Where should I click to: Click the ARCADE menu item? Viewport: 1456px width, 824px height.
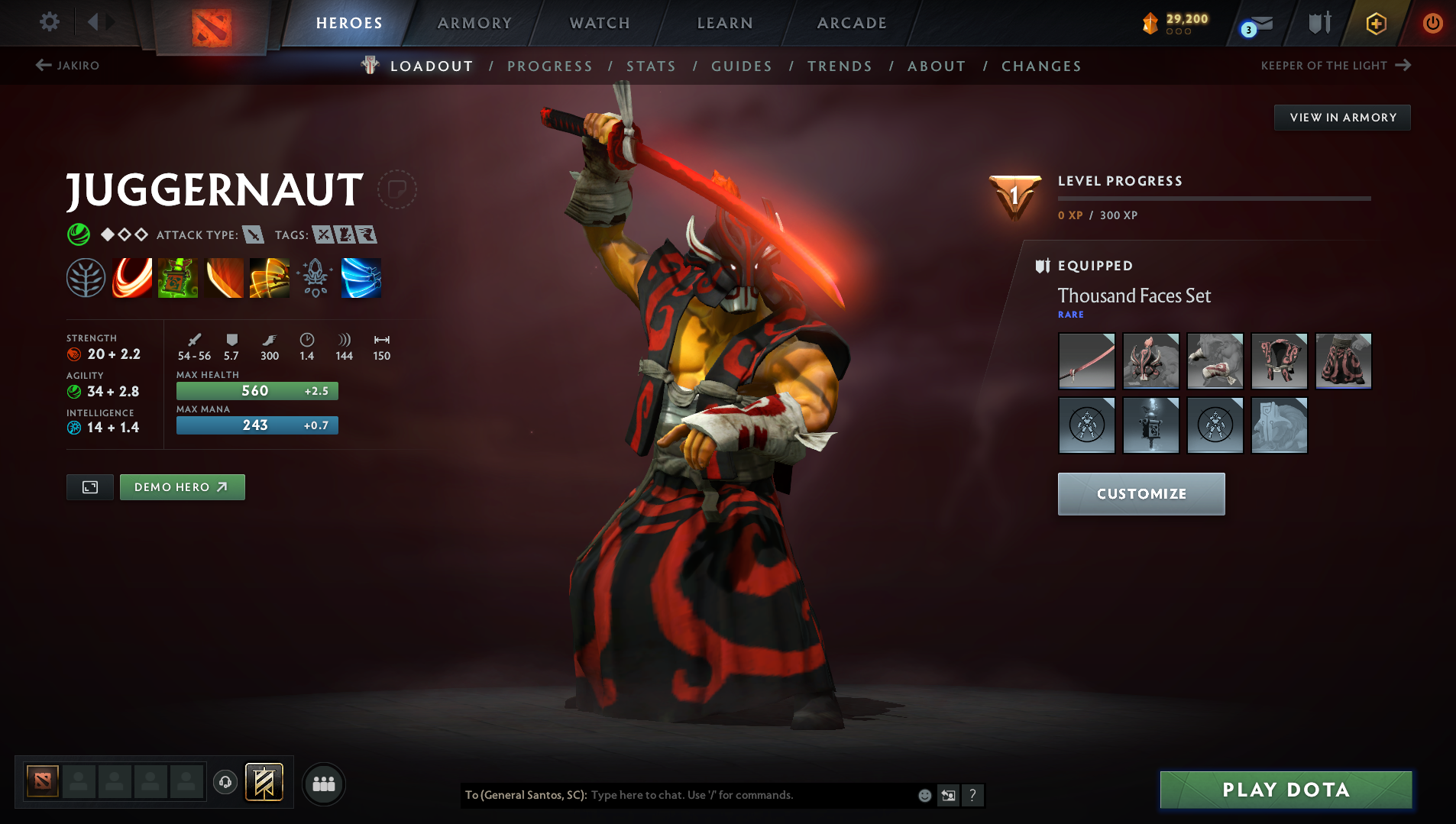[x=852, y=23]
